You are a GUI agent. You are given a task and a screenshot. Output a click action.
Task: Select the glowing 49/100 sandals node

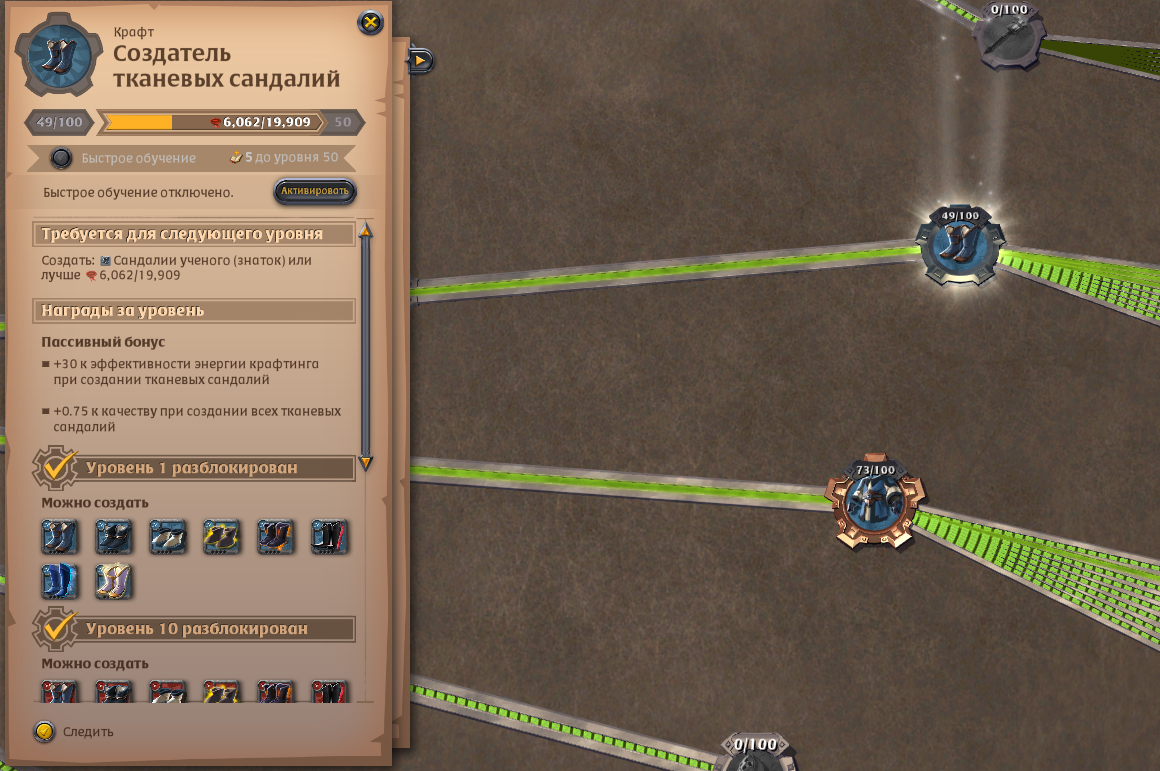(x=960, y=247)
